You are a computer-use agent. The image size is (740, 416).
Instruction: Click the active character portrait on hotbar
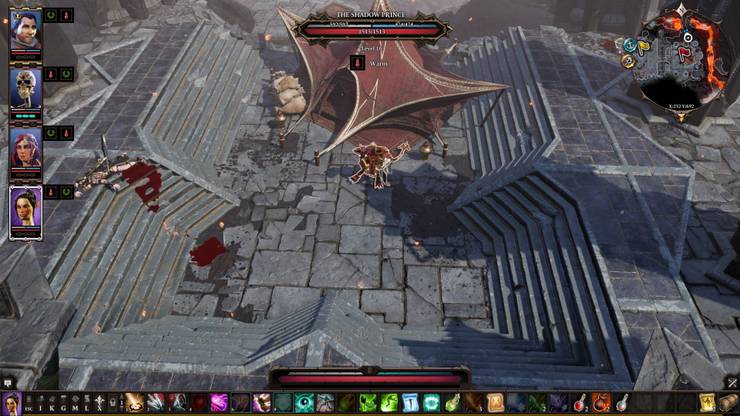pyautogui.click(x=12, y=402)
